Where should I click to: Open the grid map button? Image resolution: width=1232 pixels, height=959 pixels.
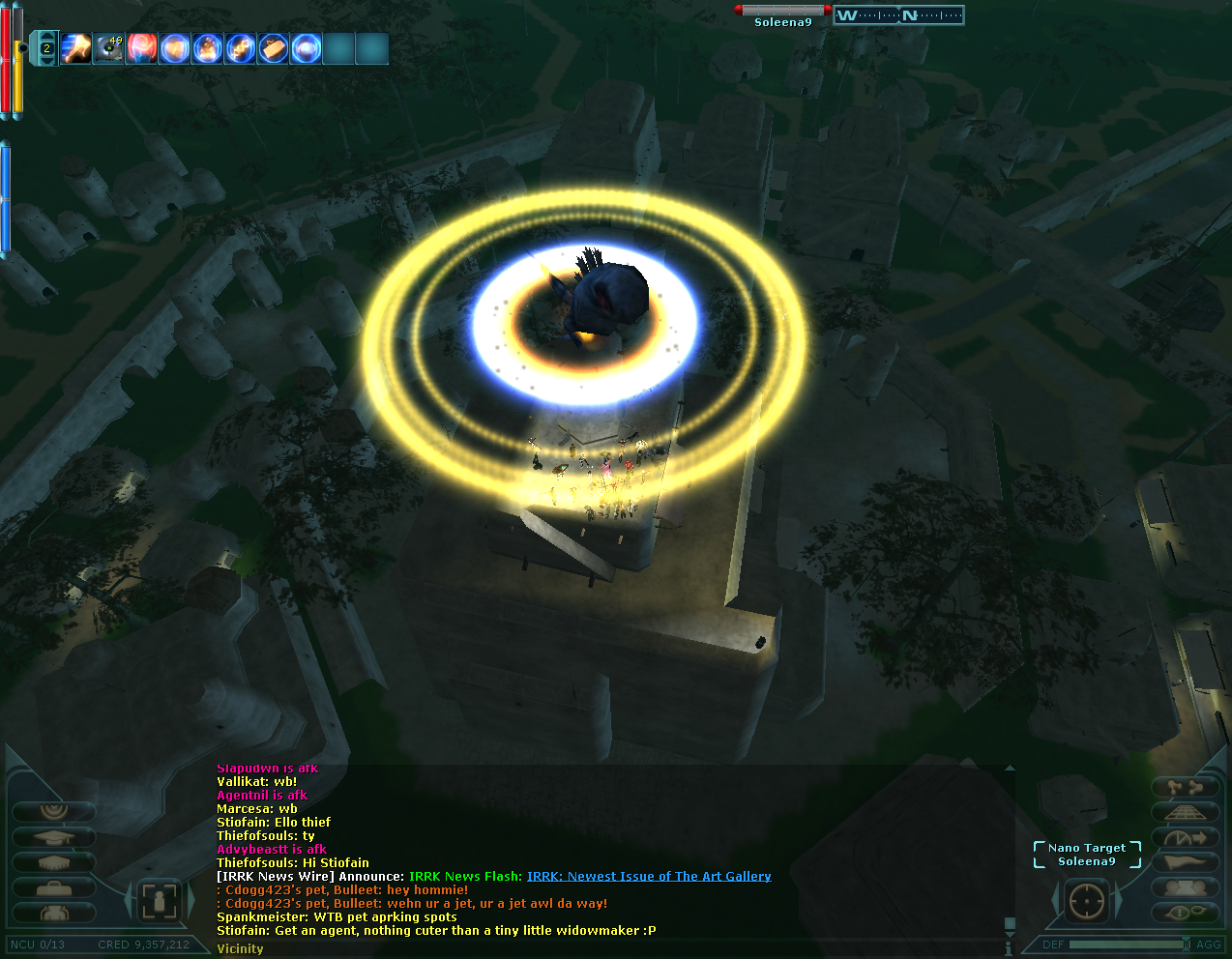click(1187, 812)
